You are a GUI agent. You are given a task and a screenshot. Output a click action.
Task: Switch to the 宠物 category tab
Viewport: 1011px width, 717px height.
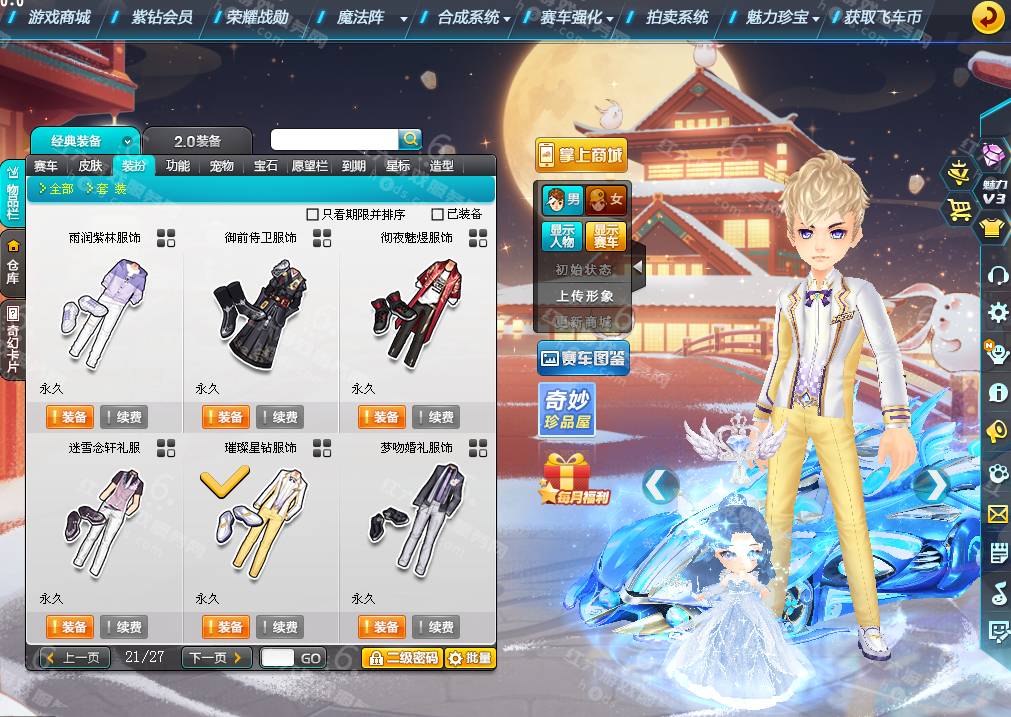[x=221, y=166]
